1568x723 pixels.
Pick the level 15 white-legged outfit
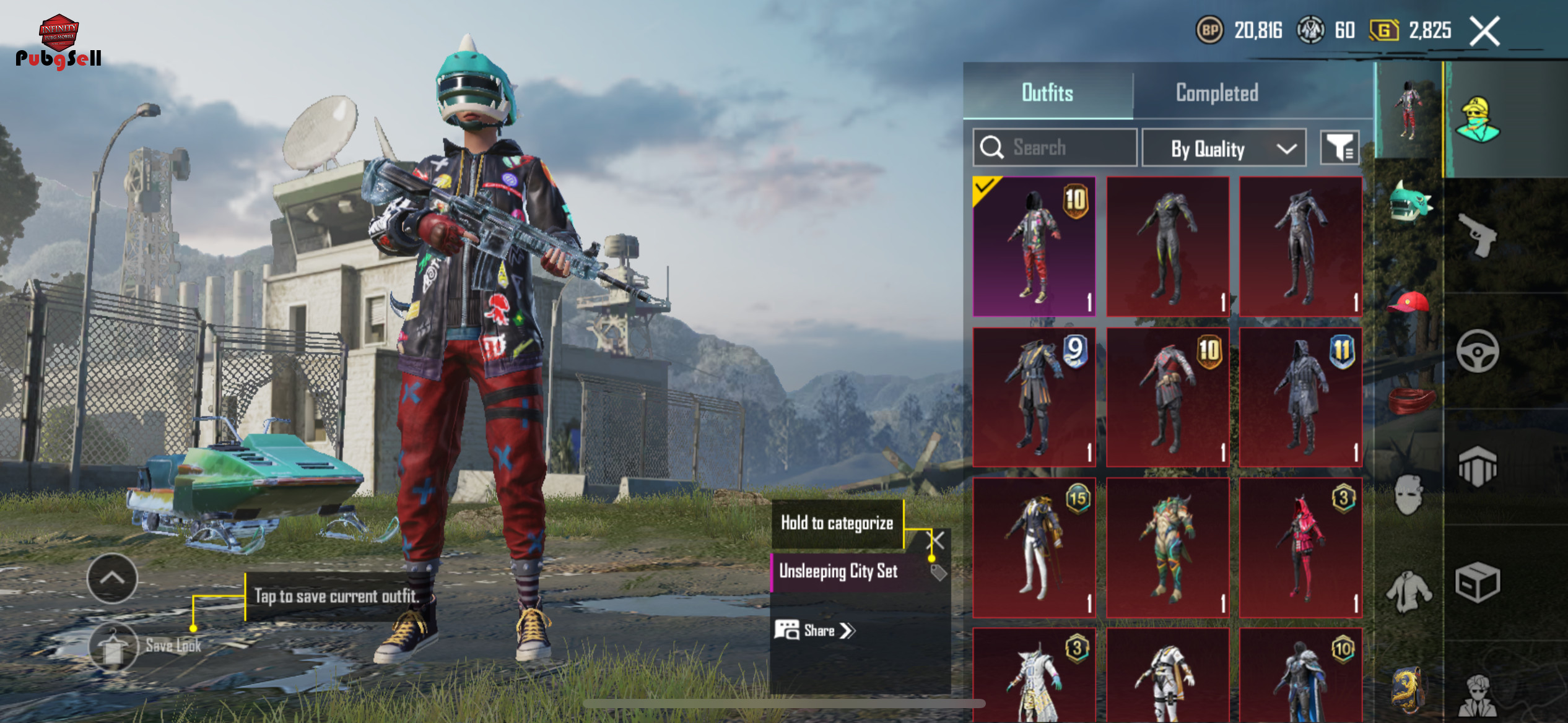pos(1034,547)
